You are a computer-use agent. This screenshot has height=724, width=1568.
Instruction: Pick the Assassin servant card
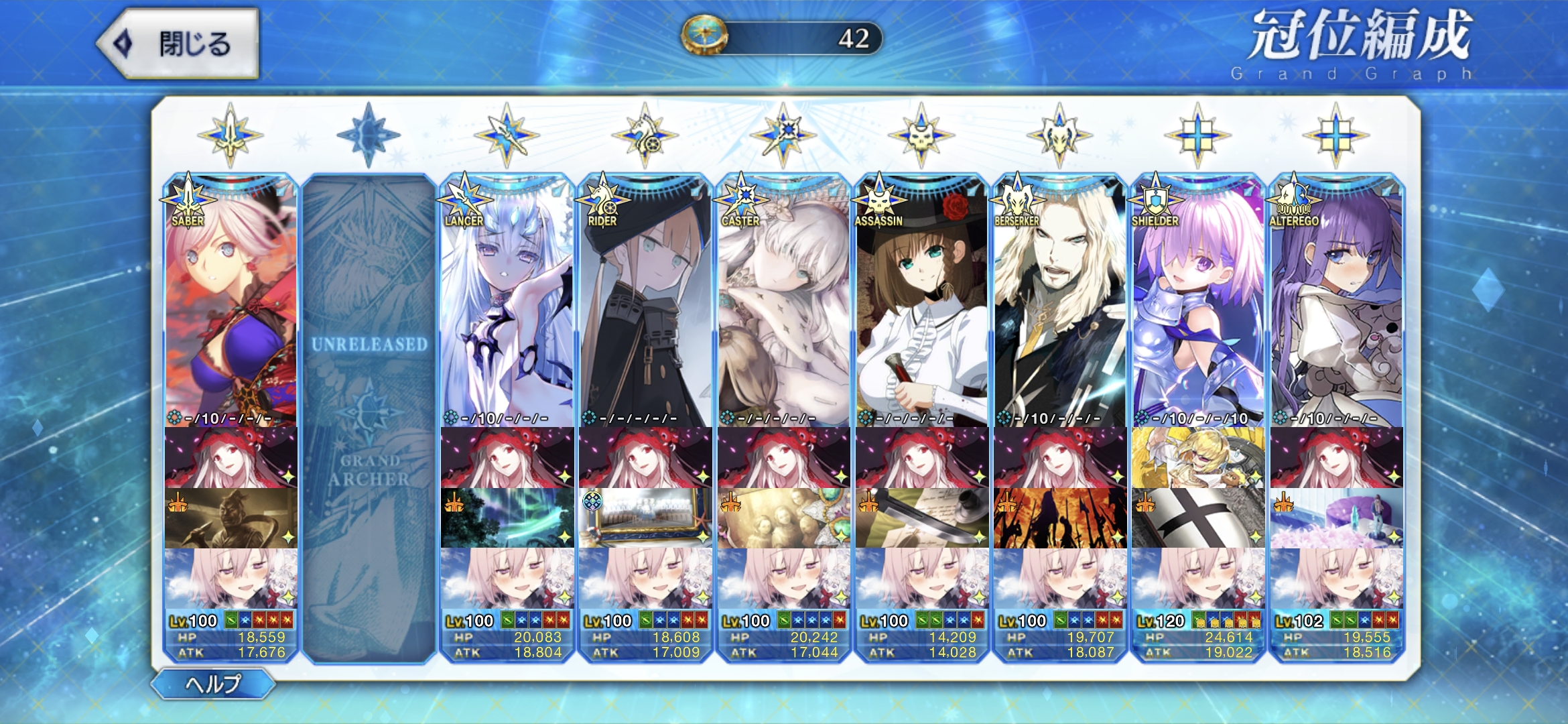[x=921, y=302]
